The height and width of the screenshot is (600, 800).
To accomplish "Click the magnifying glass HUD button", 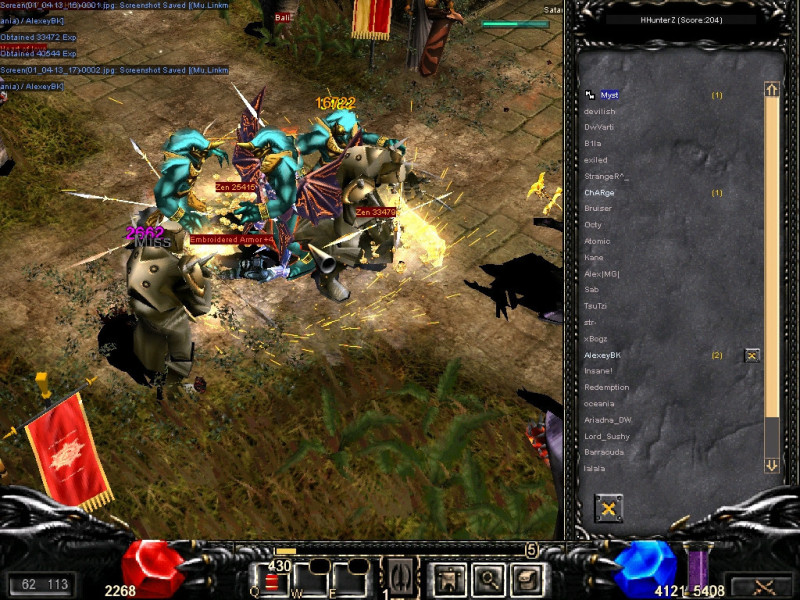I will tap(487, 578).
